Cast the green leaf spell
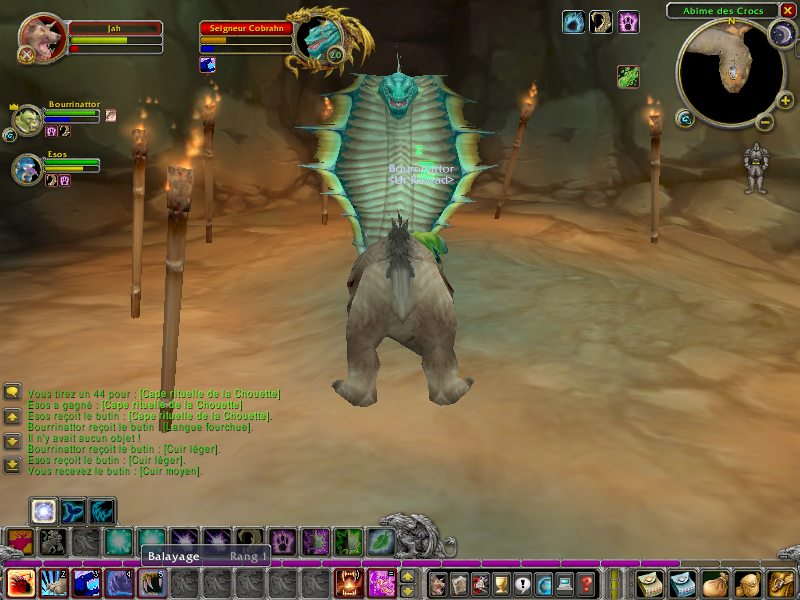 [381, 542]
